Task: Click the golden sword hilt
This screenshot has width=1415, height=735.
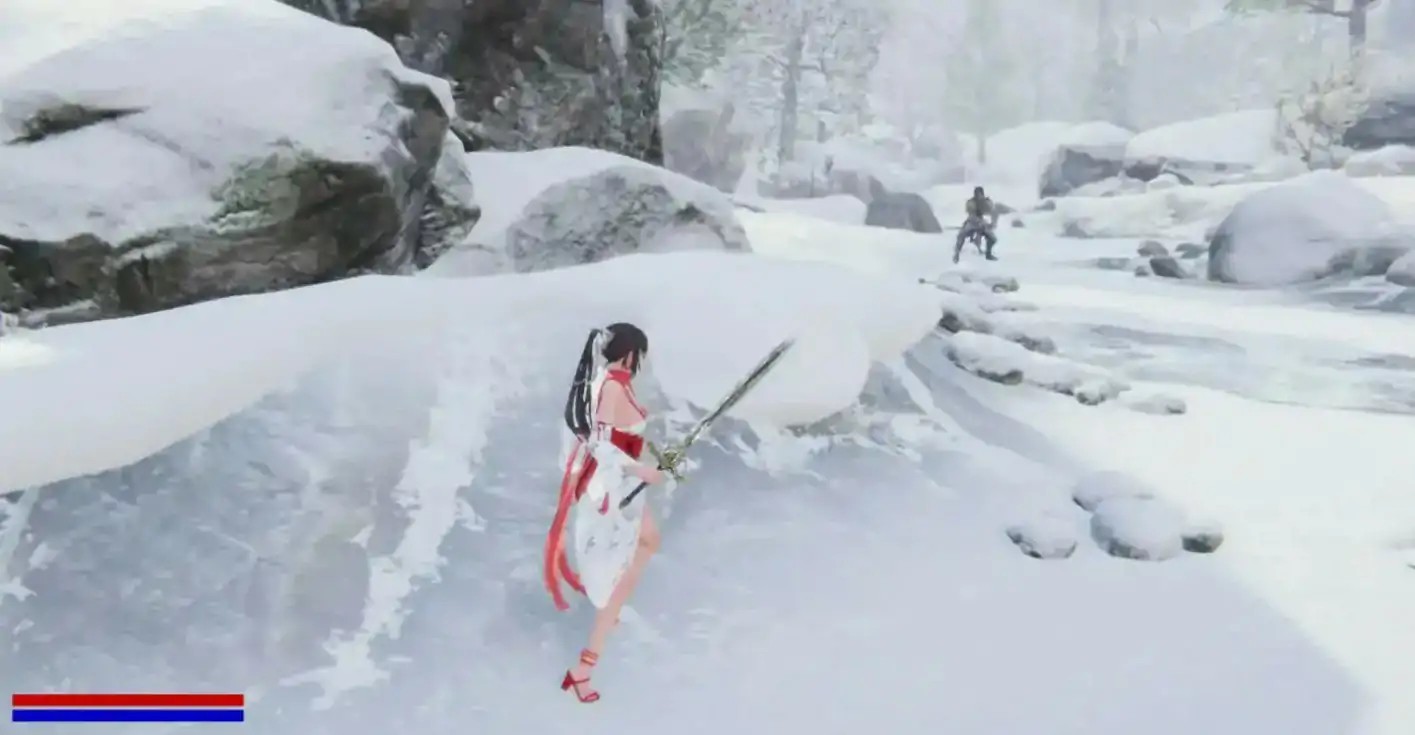Action: 672,460
